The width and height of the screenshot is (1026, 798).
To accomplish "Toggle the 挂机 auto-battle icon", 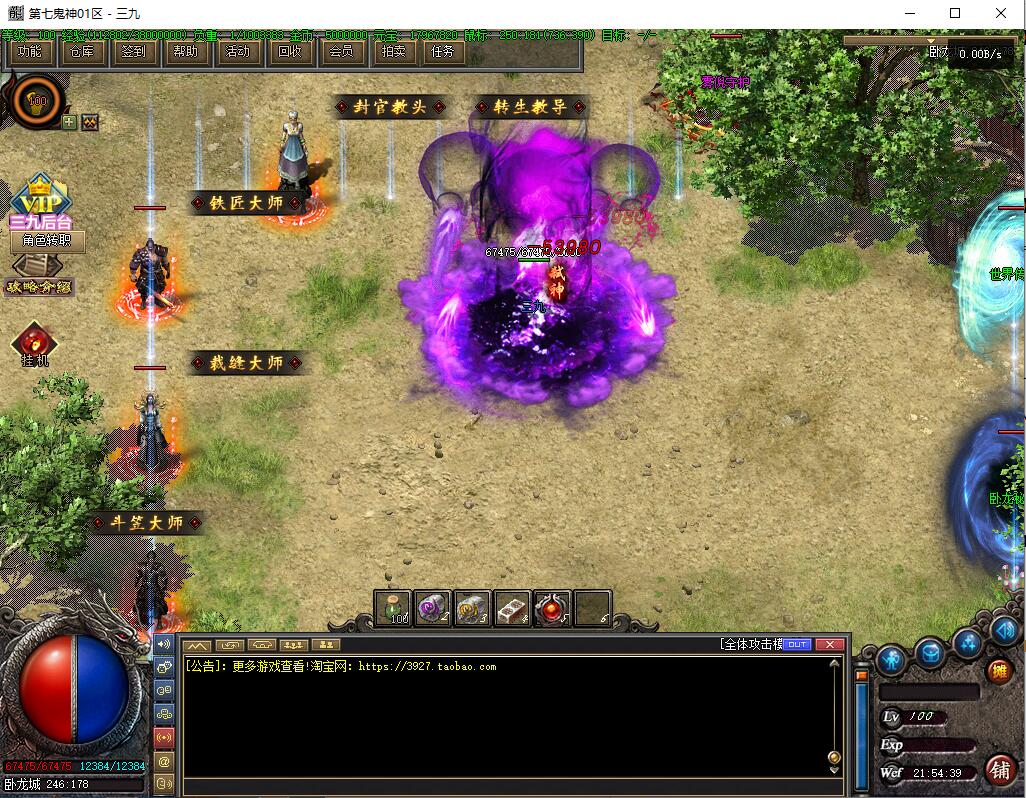I will point(34,342).
